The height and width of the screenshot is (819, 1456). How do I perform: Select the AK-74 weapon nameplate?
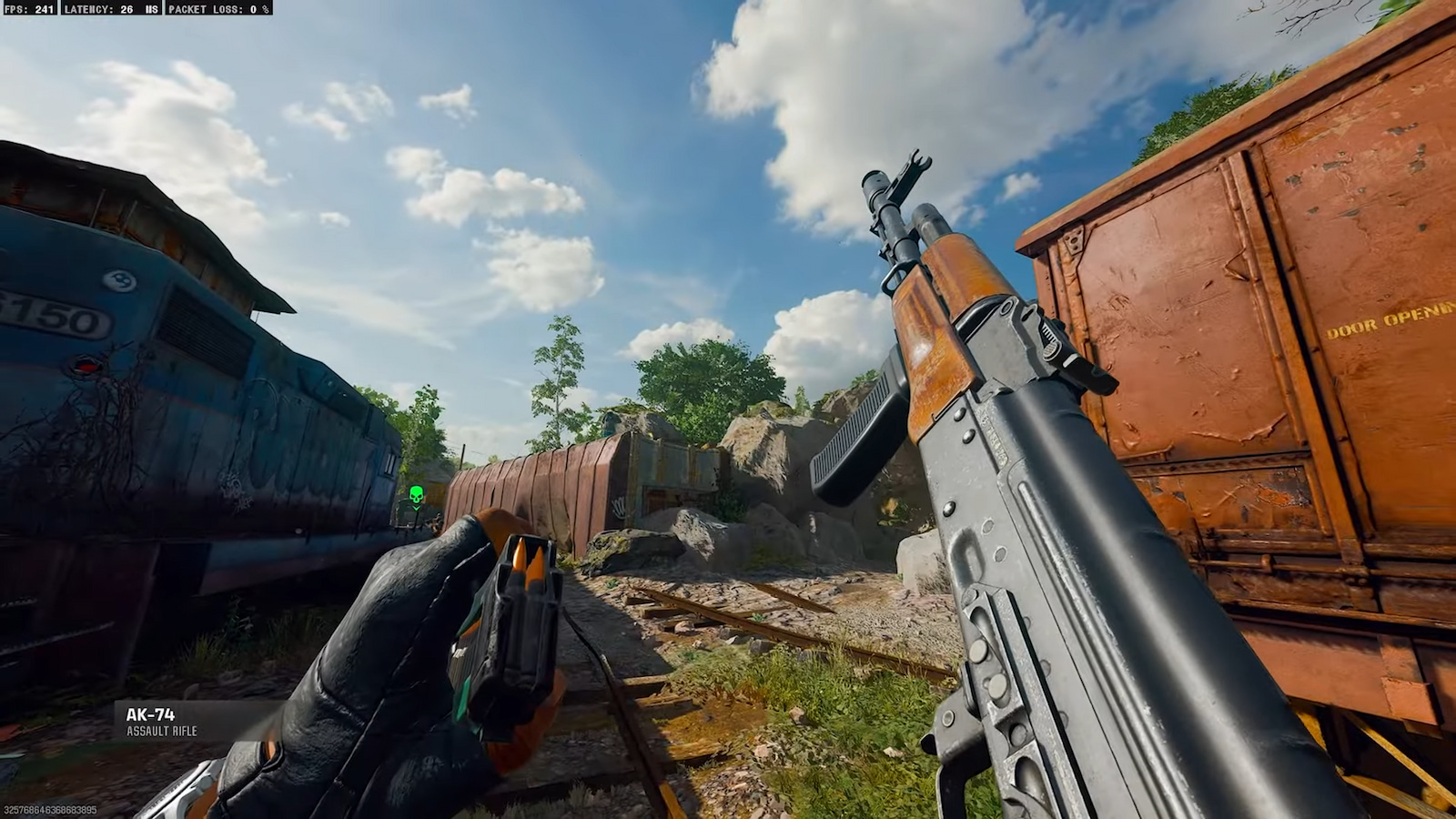coord(148,713)
